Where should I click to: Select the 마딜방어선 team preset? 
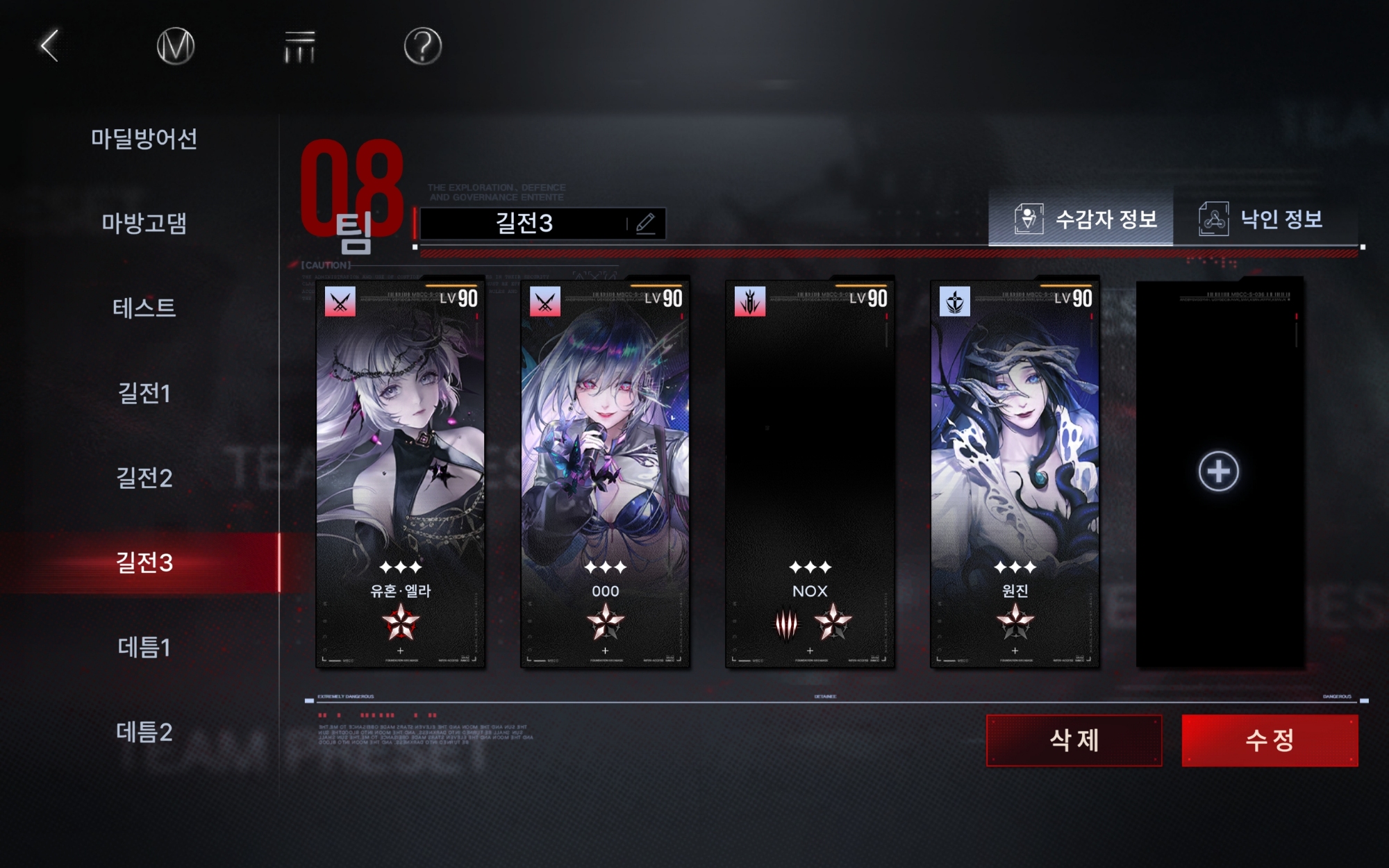tap(144, 138)
